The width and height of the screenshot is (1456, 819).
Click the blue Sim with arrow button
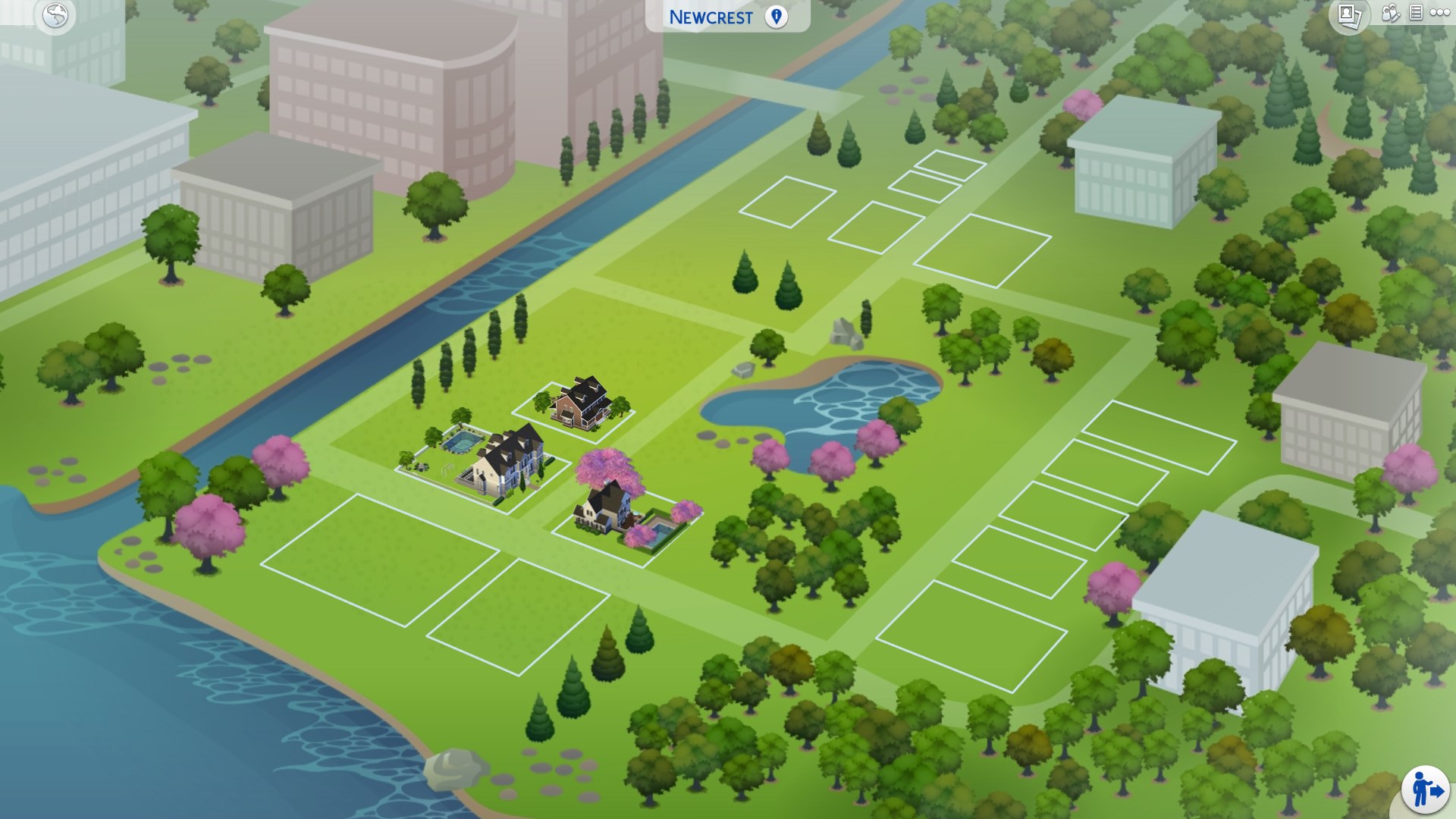pyautogui.click(x=1425, y=790)
